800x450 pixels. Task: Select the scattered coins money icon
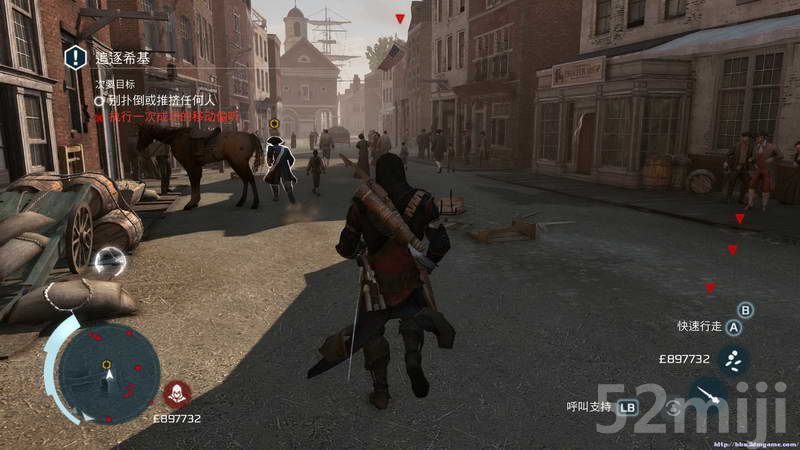733,359
